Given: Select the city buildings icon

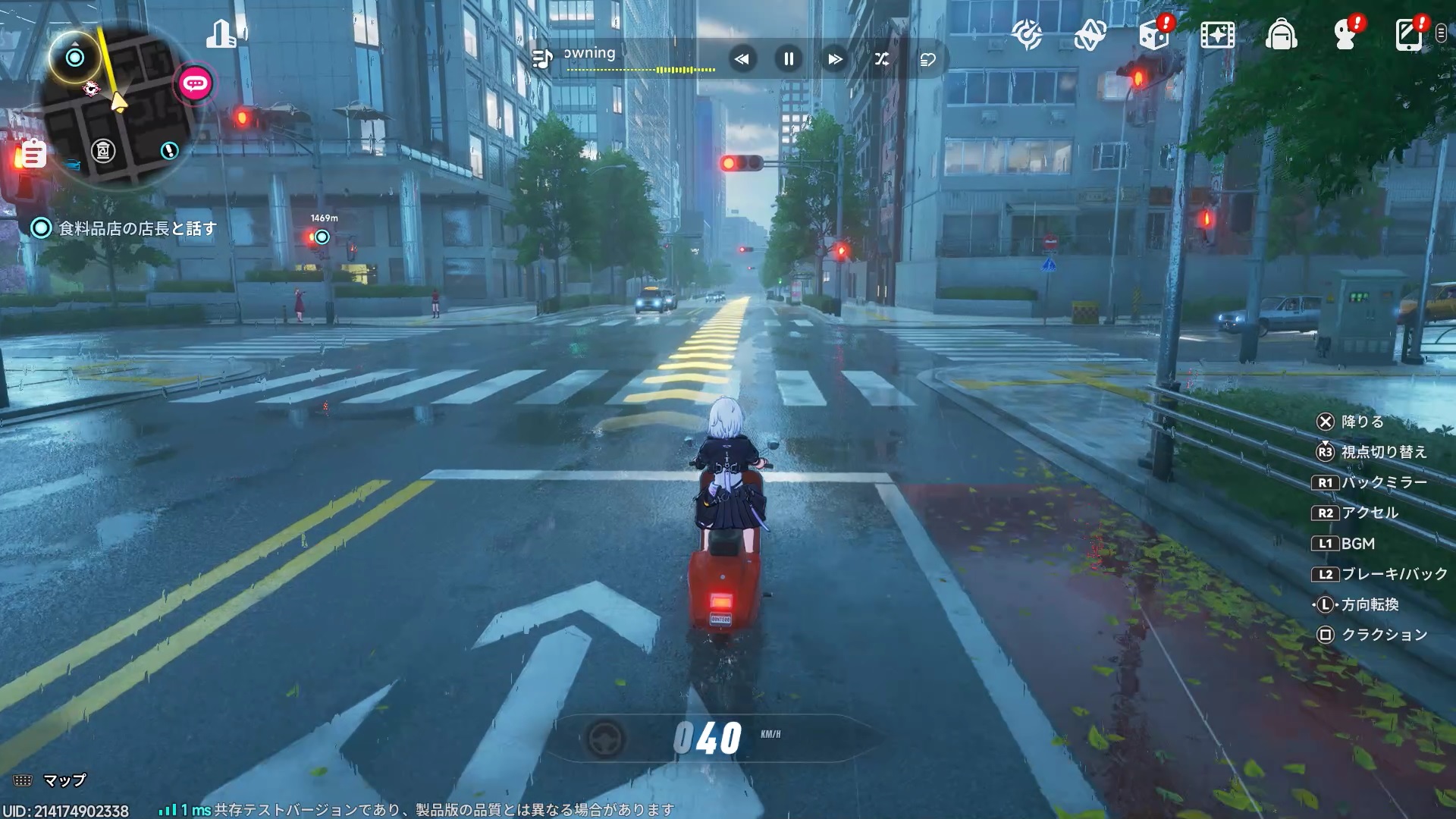Looking at the screenshot, I should point(222,34).
